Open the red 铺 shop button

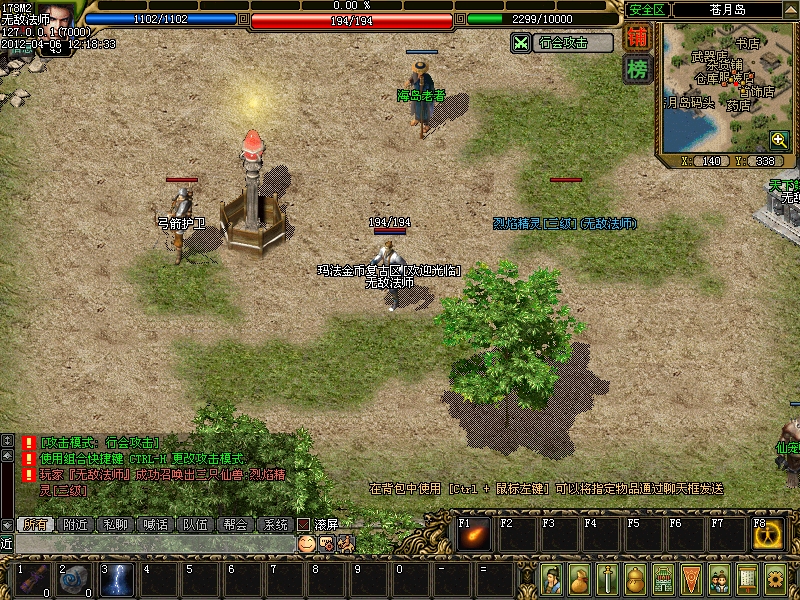click(x=637, y=38)
